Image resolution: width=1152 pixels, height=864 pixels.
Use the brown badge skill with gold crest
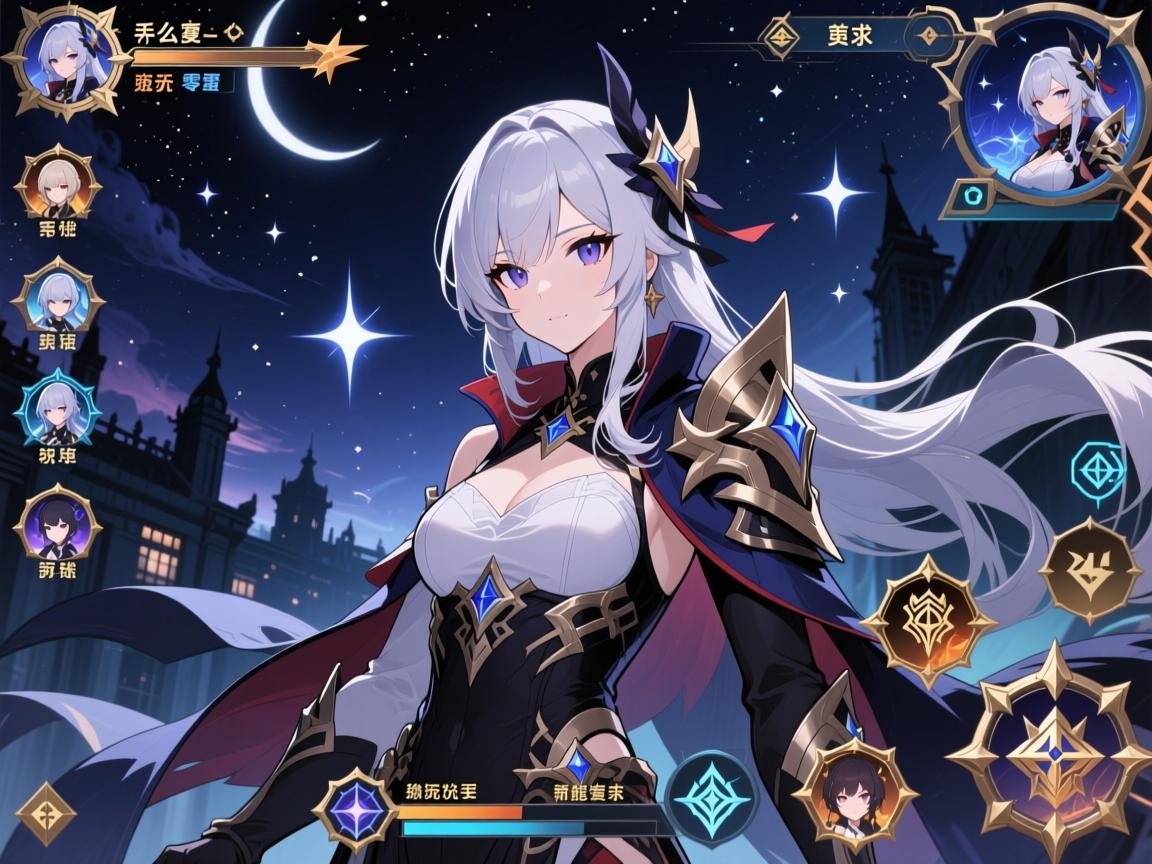1090,571
